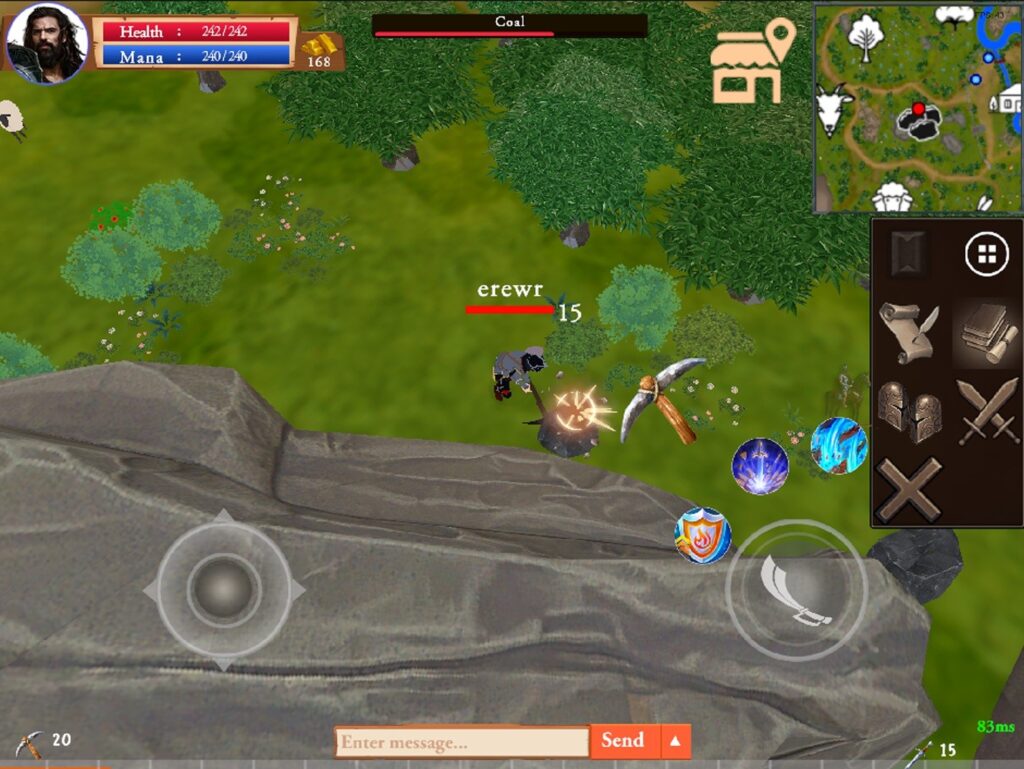Cast the purple magic burst skill
Viewport: 1024px width, 769px height.
click(x=760, y=466)
